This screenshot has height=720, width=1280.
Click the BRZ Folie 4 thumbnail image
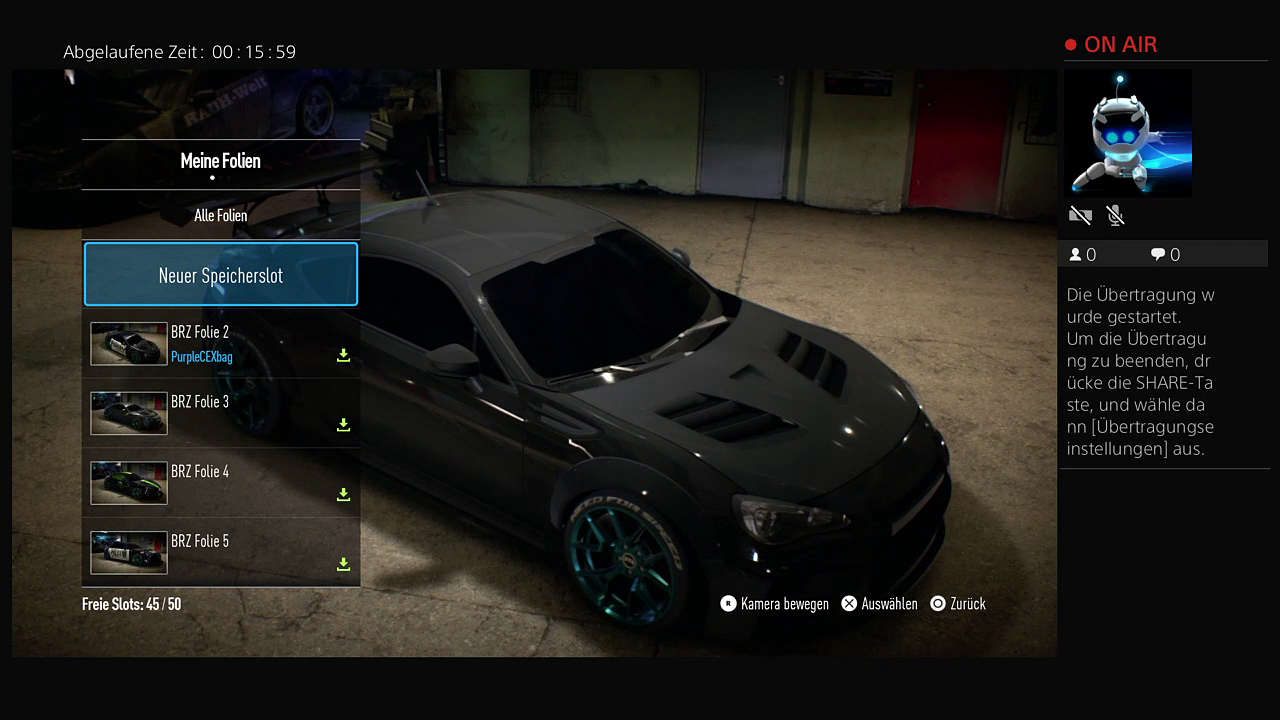tap(129, 483)
